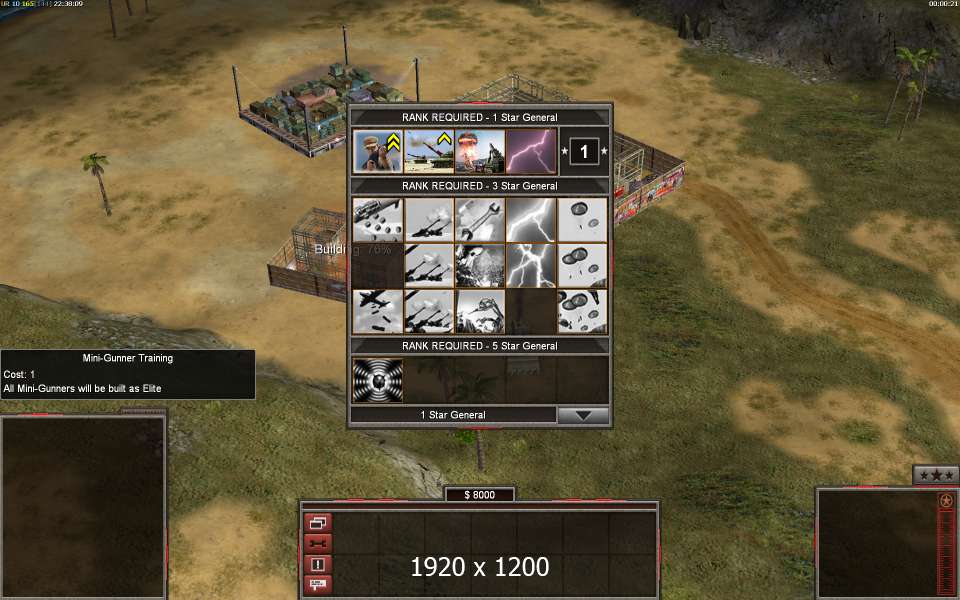The image size is (960, 600).
Task: Open the three-star general powers button
Action: pos(936,474)
